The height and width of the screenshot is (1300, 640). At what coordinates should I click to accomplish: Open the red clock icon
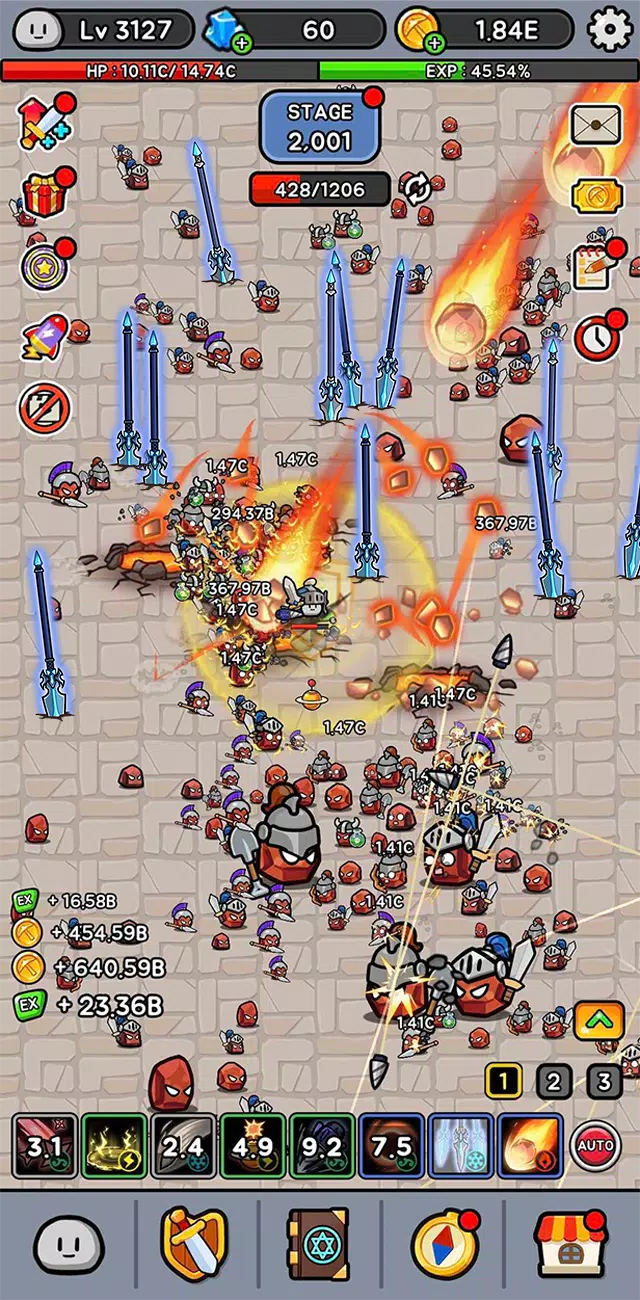[596, 338]
